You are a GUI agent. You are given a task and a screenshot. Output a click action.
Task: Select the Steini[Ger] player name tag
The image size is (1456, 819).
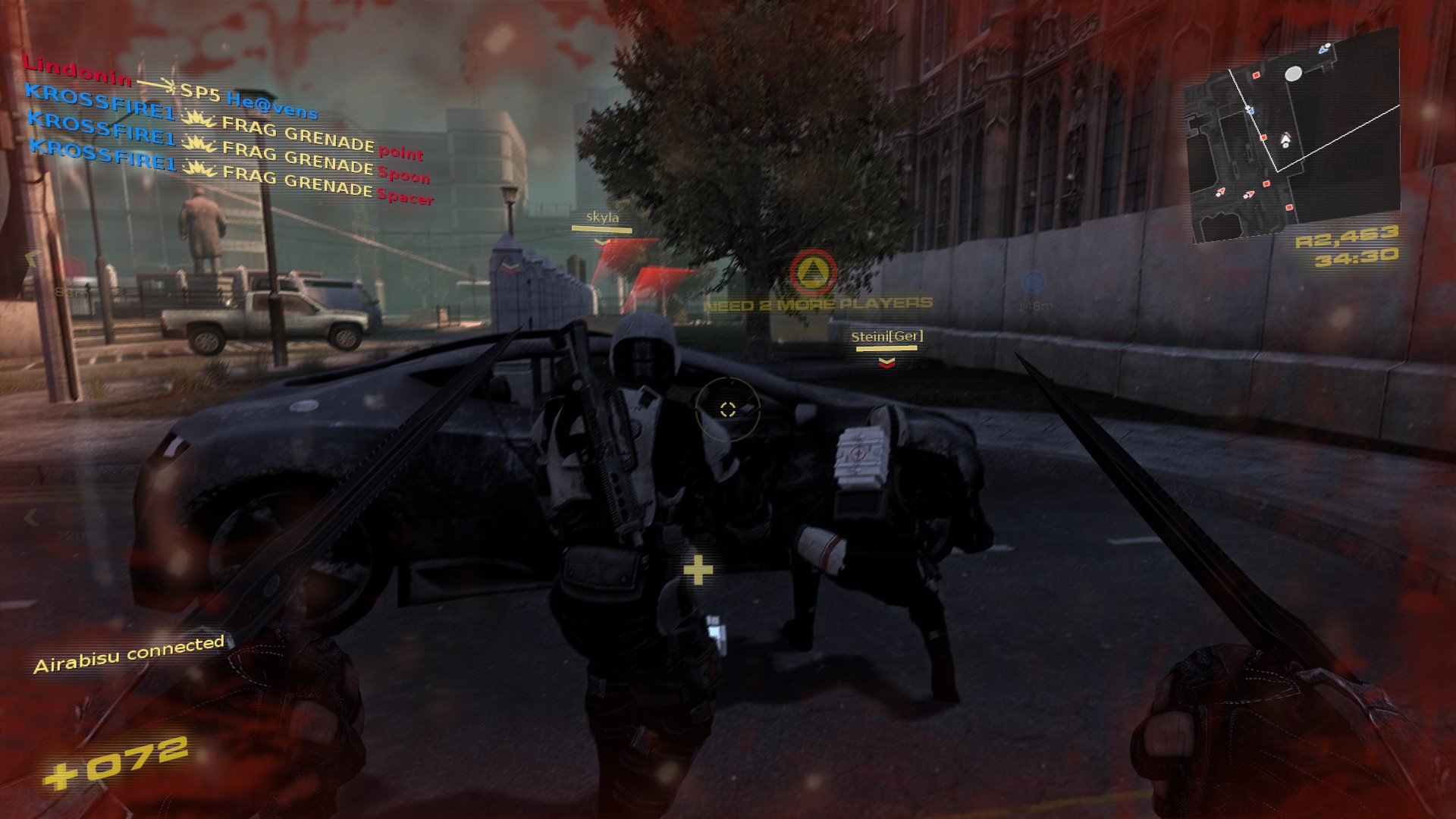click(886, 337)
